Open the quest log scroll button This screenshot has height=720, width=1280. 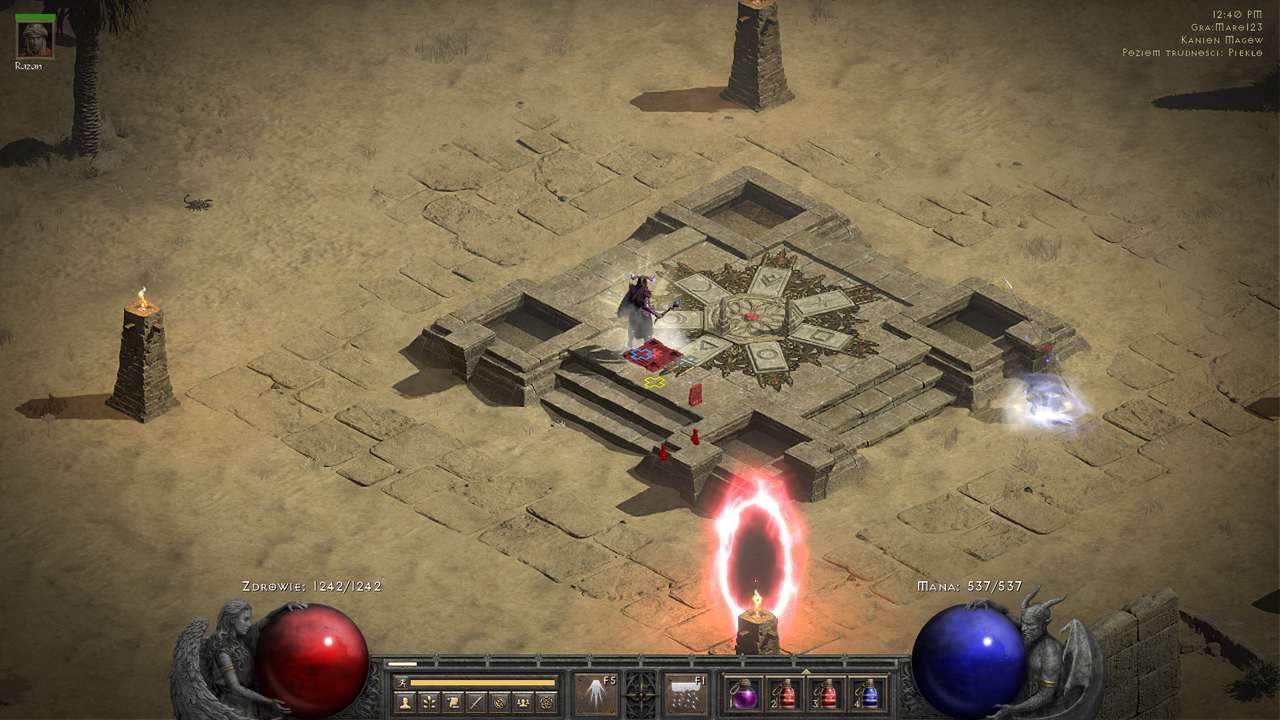[x=452, y=702]
